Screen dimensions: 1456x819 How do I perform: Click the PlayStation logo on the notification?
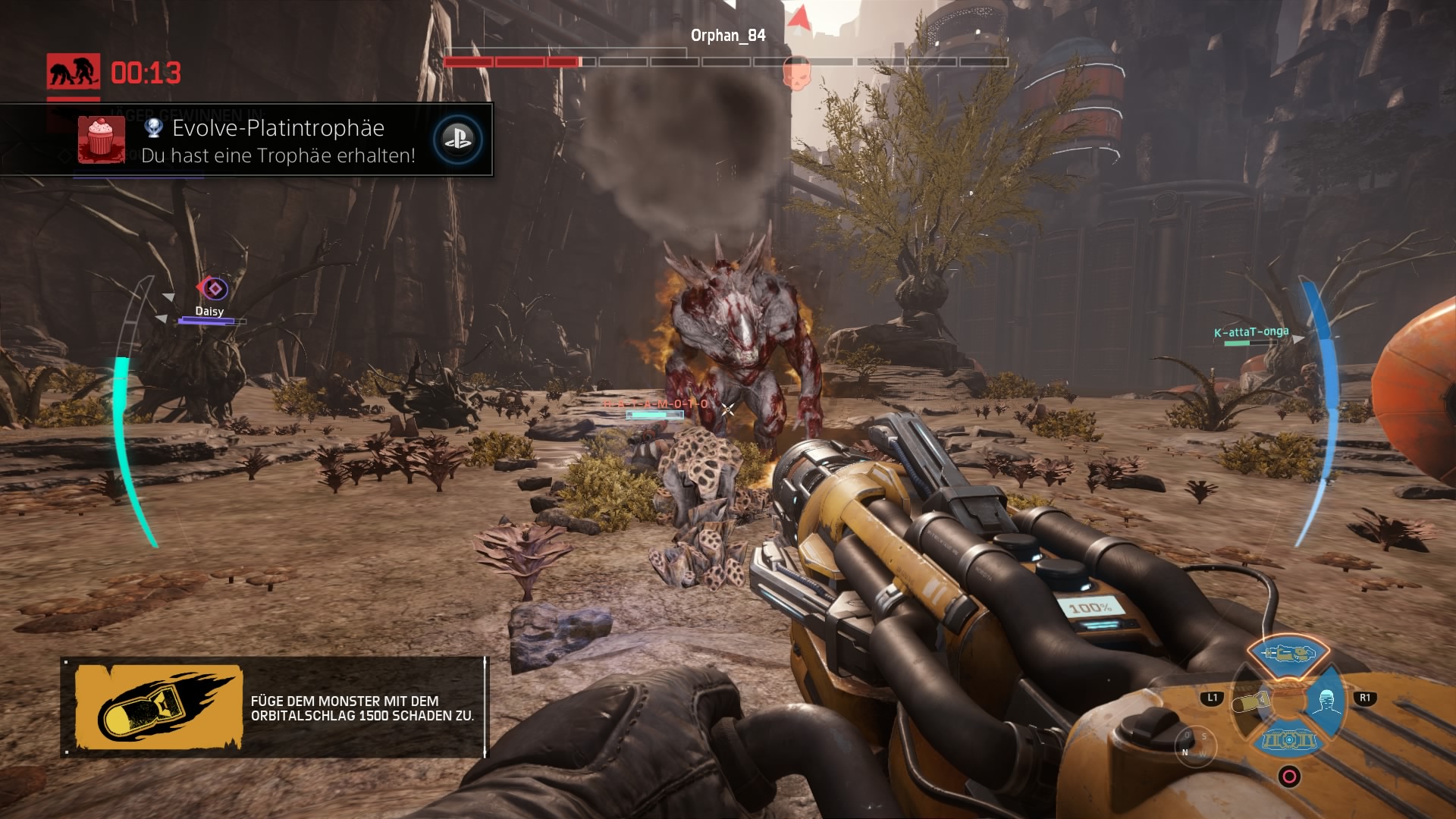click(x=457, y=140)
